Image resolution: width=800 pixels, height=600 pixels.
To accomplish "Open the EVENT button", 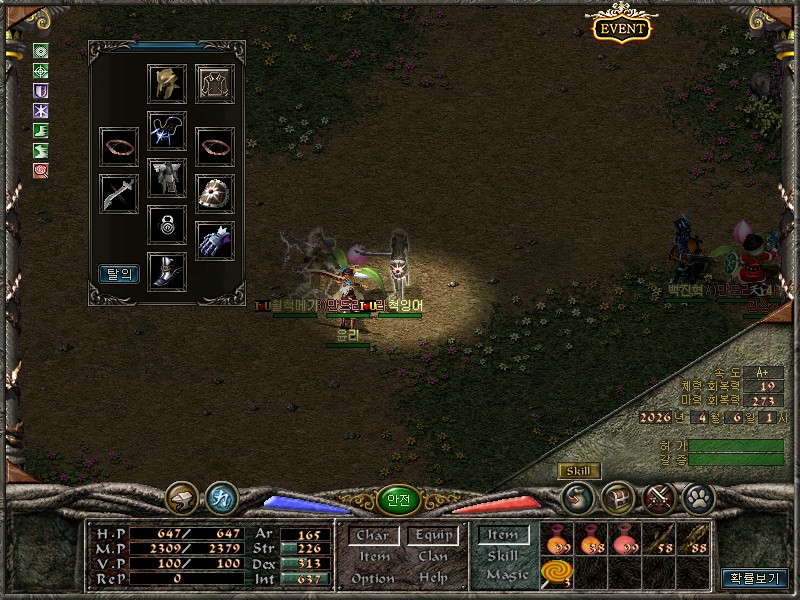I will click(x=621, y=28).
